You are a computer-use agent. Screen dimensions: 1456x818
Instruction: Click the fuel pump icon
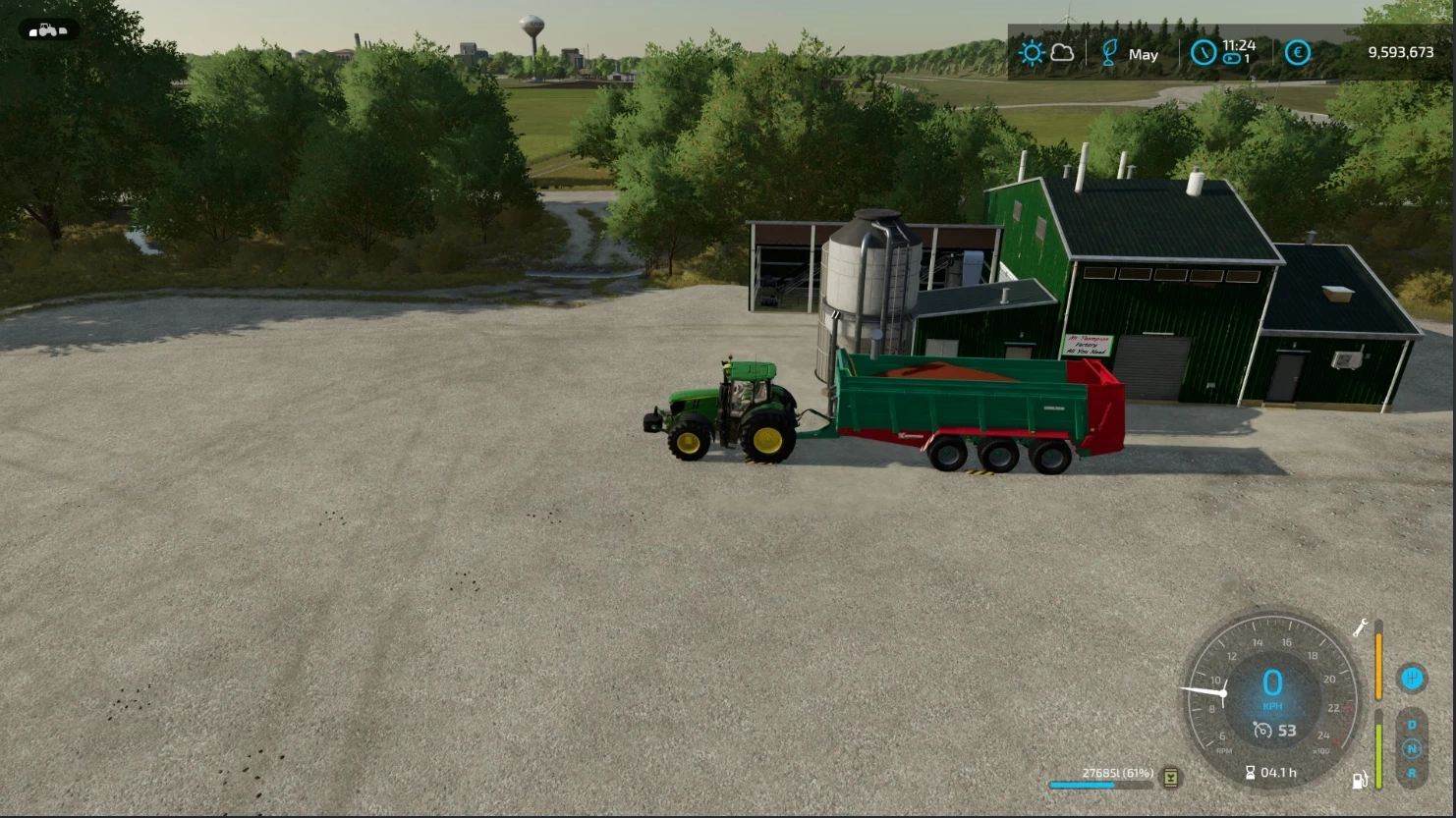point(1360,781)
